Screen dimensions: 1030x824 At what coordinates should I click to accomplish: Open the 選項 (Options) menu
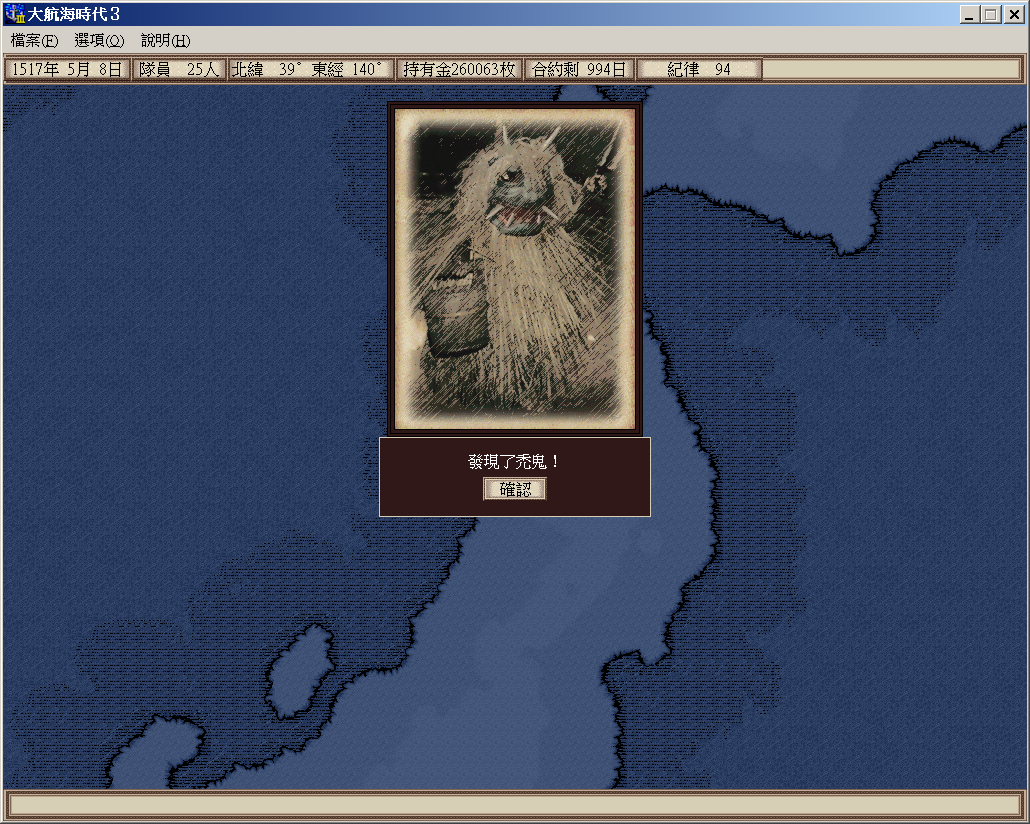click(x=99, y=41)
